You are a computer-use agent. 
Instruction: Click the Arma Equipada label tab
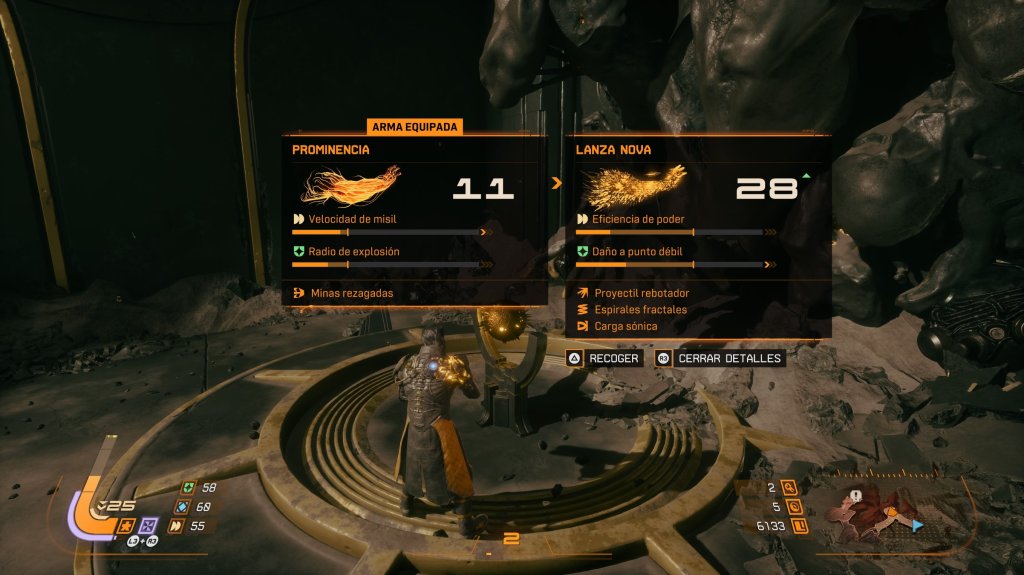[x=415, y=127]
